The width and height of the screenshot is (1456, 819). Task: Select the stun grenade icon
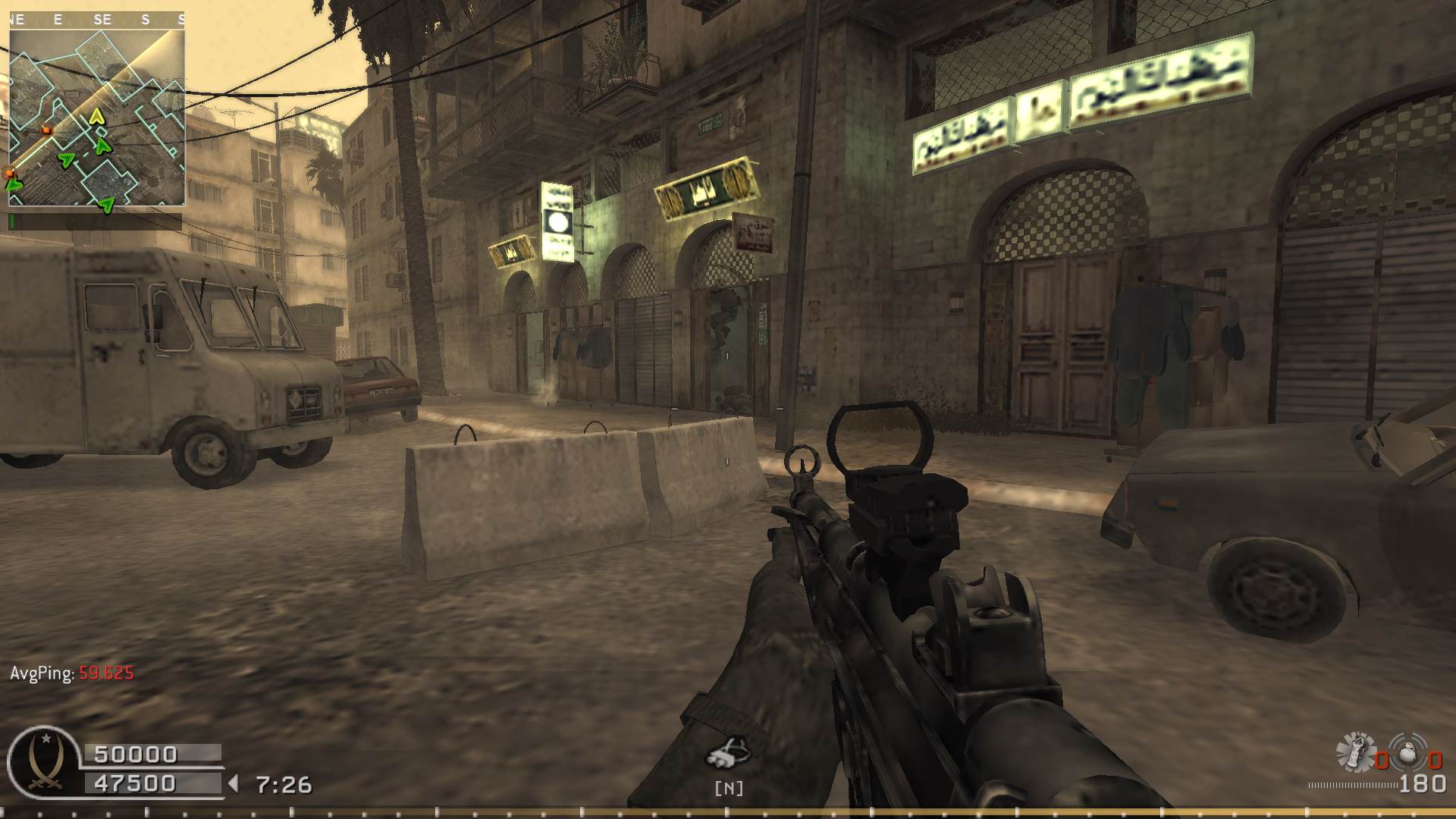1355,752
